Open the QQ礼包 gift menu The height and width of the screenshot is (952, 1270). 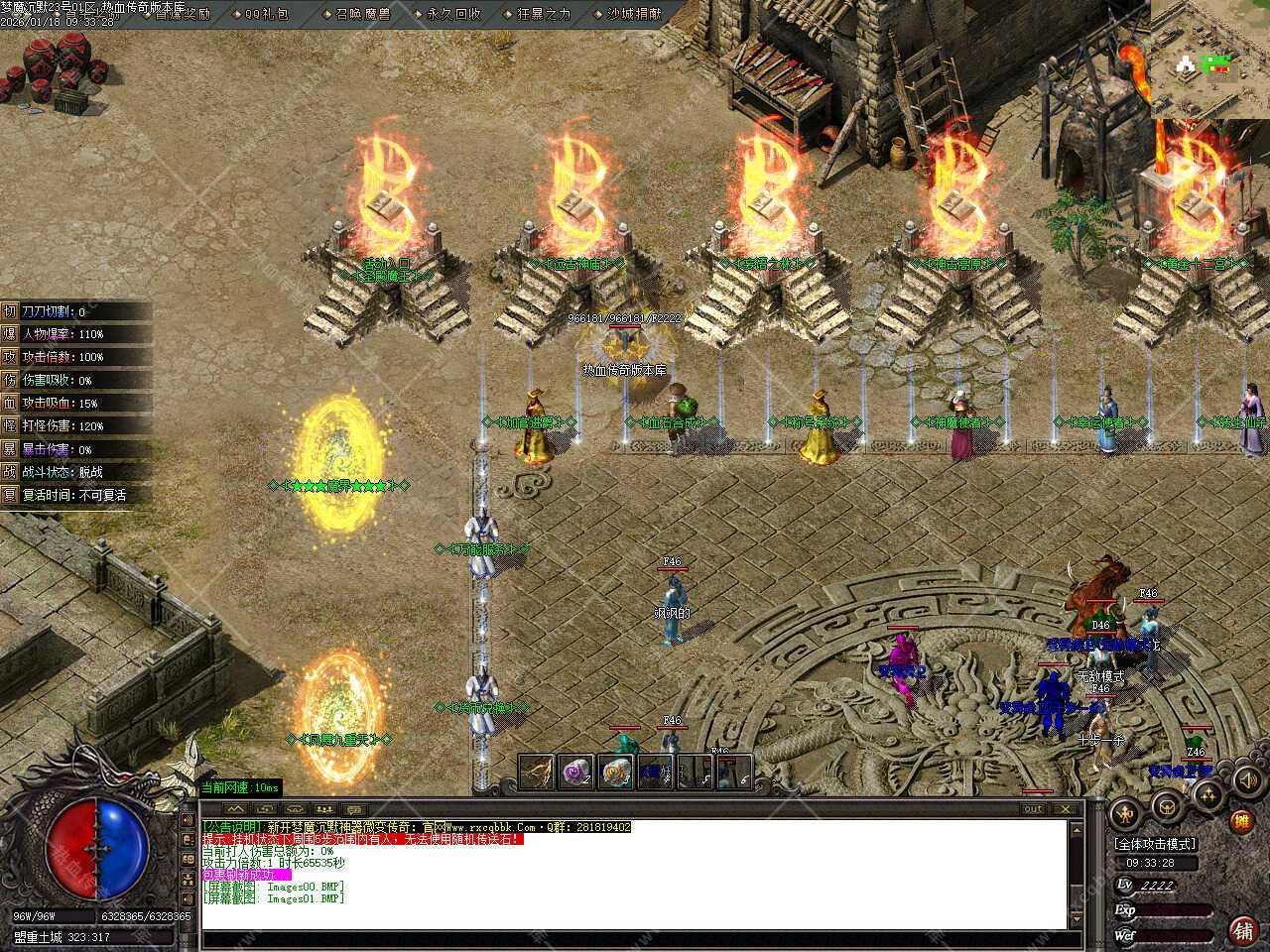(x=267, y=14)
